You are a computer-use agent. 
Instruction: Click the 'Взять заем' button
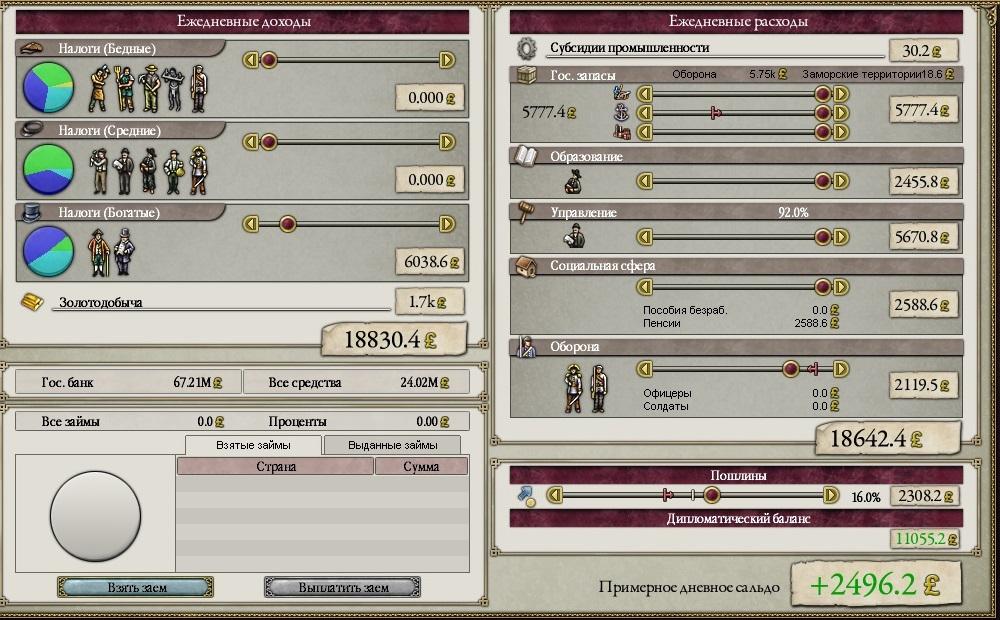click(x=135, y=587)
